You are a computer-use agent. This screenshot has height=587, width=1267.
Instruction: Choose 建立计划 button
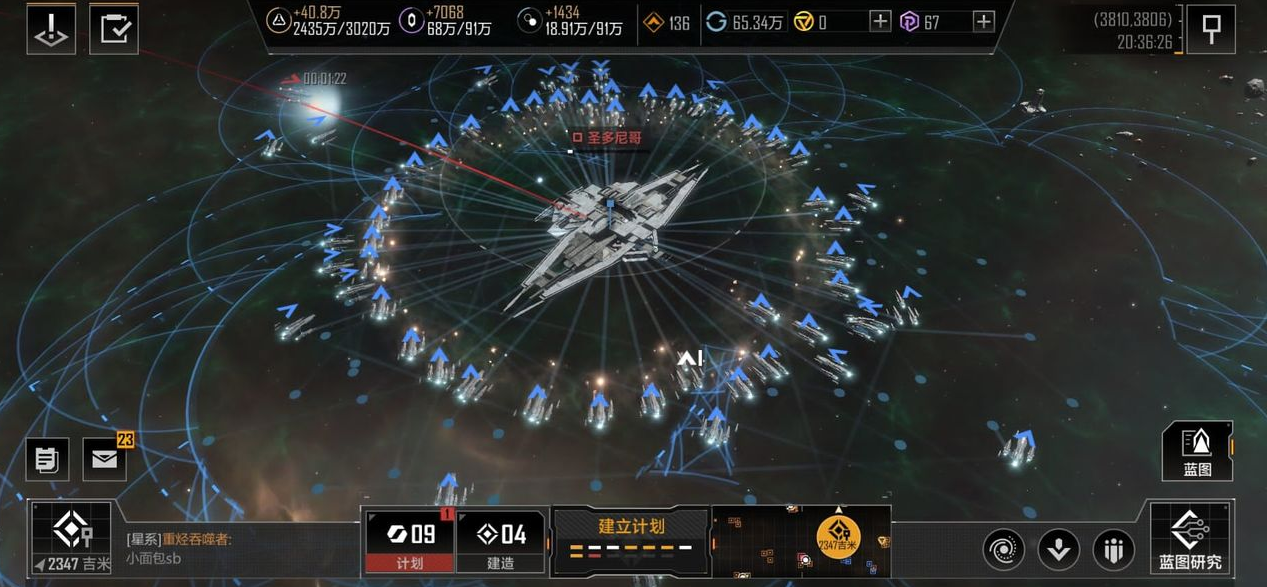click(631, 535)
